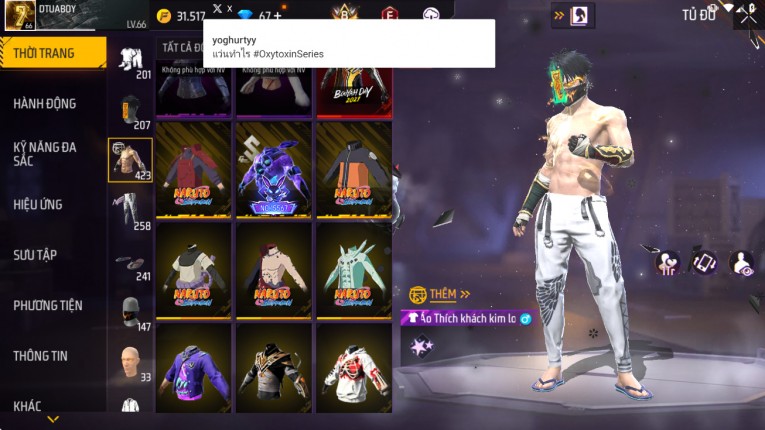The image size is (765, 430).
Task: Click the Thêm button above the equipped item
Action: tap(440, 294)
